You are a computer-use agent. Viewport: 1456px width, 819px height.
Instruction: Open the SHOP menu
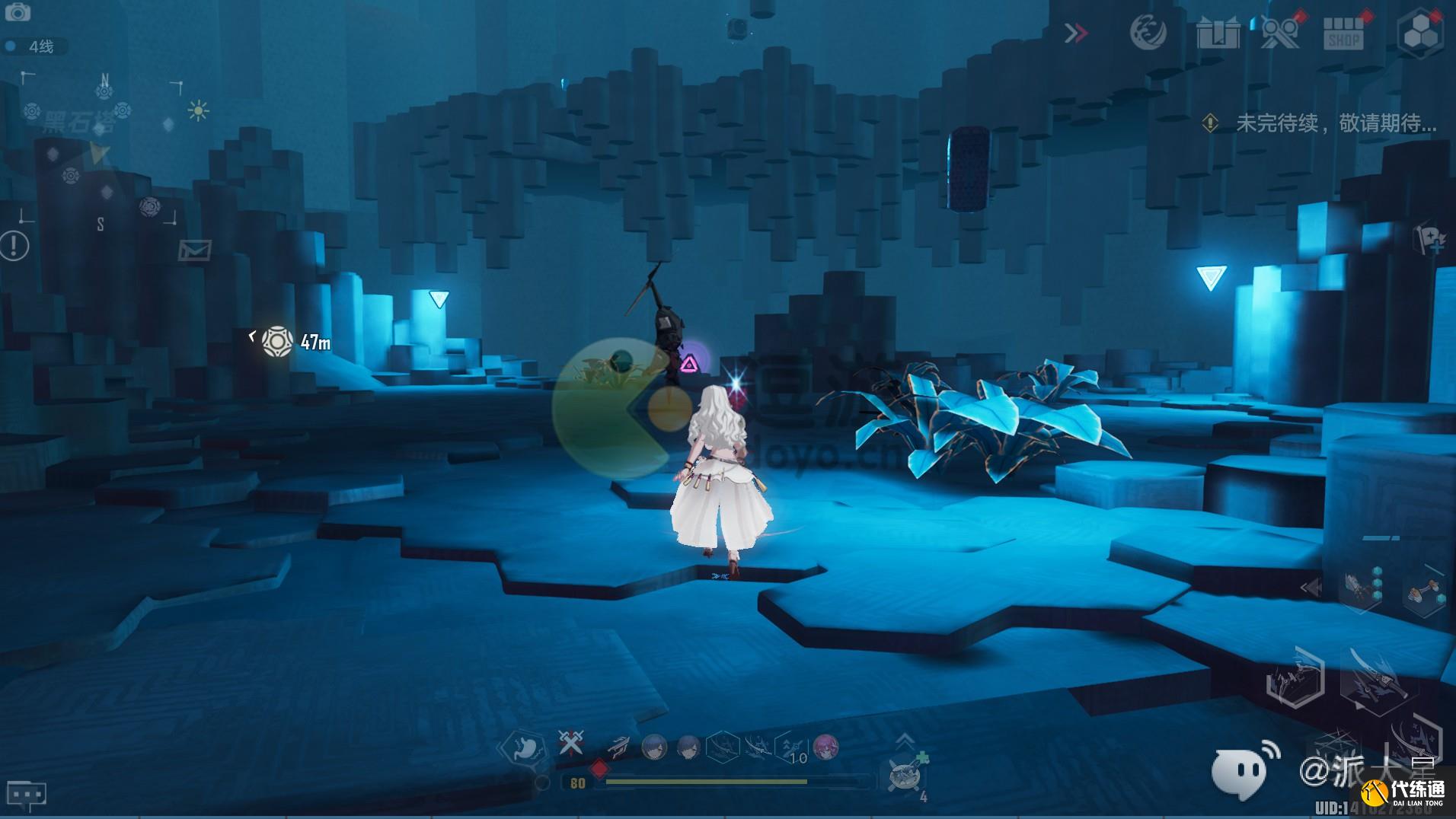pos(1343,33)
